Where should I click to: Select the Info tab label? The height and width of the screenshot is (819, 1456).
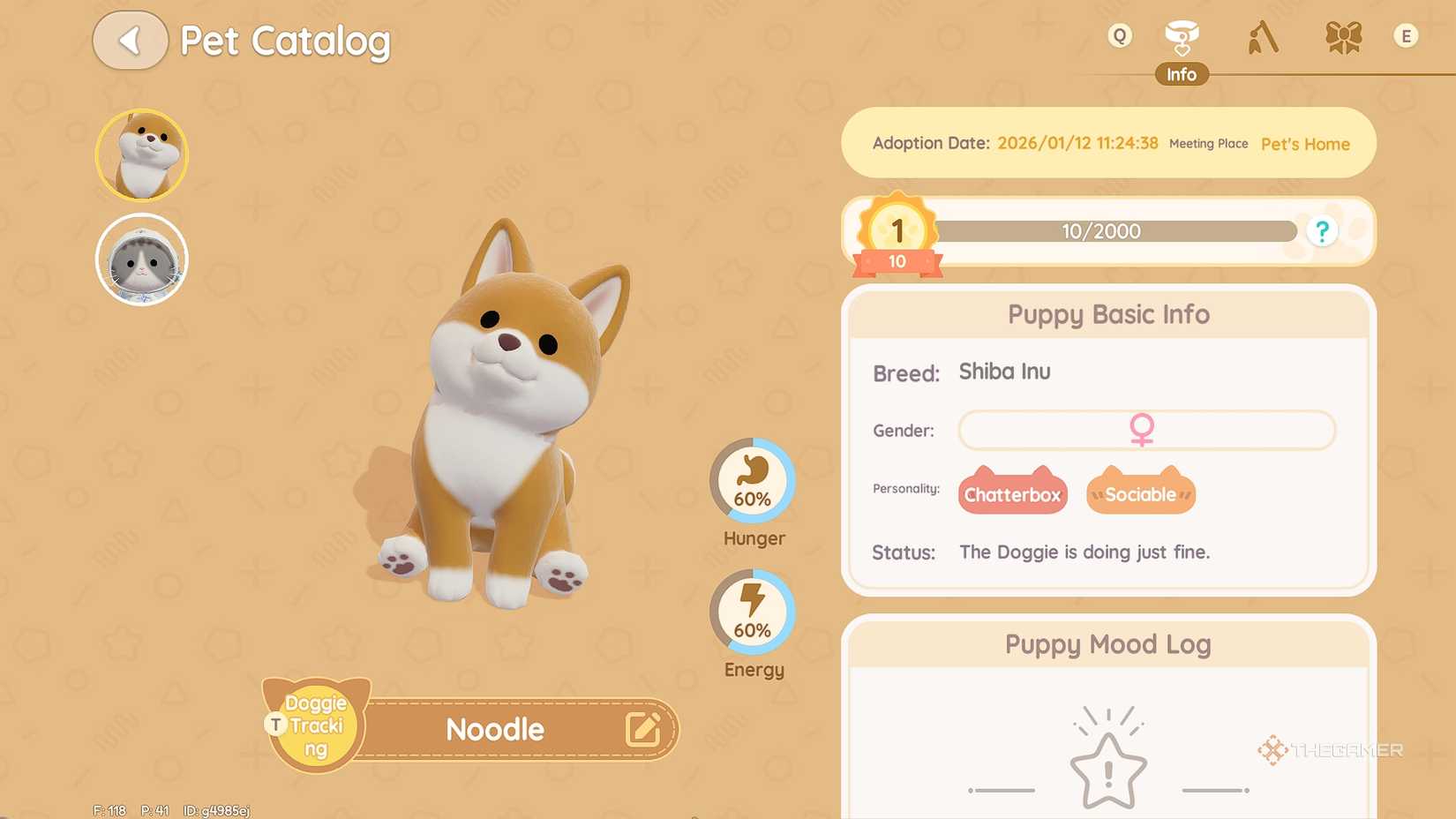[1182, 74]
